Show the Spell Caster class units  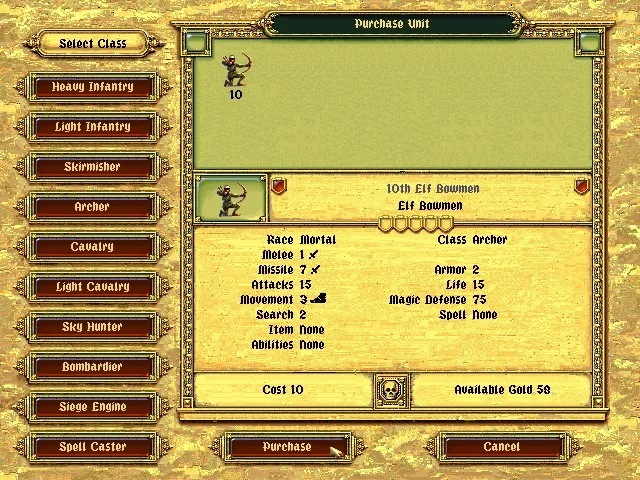click(x=92, y=447)
